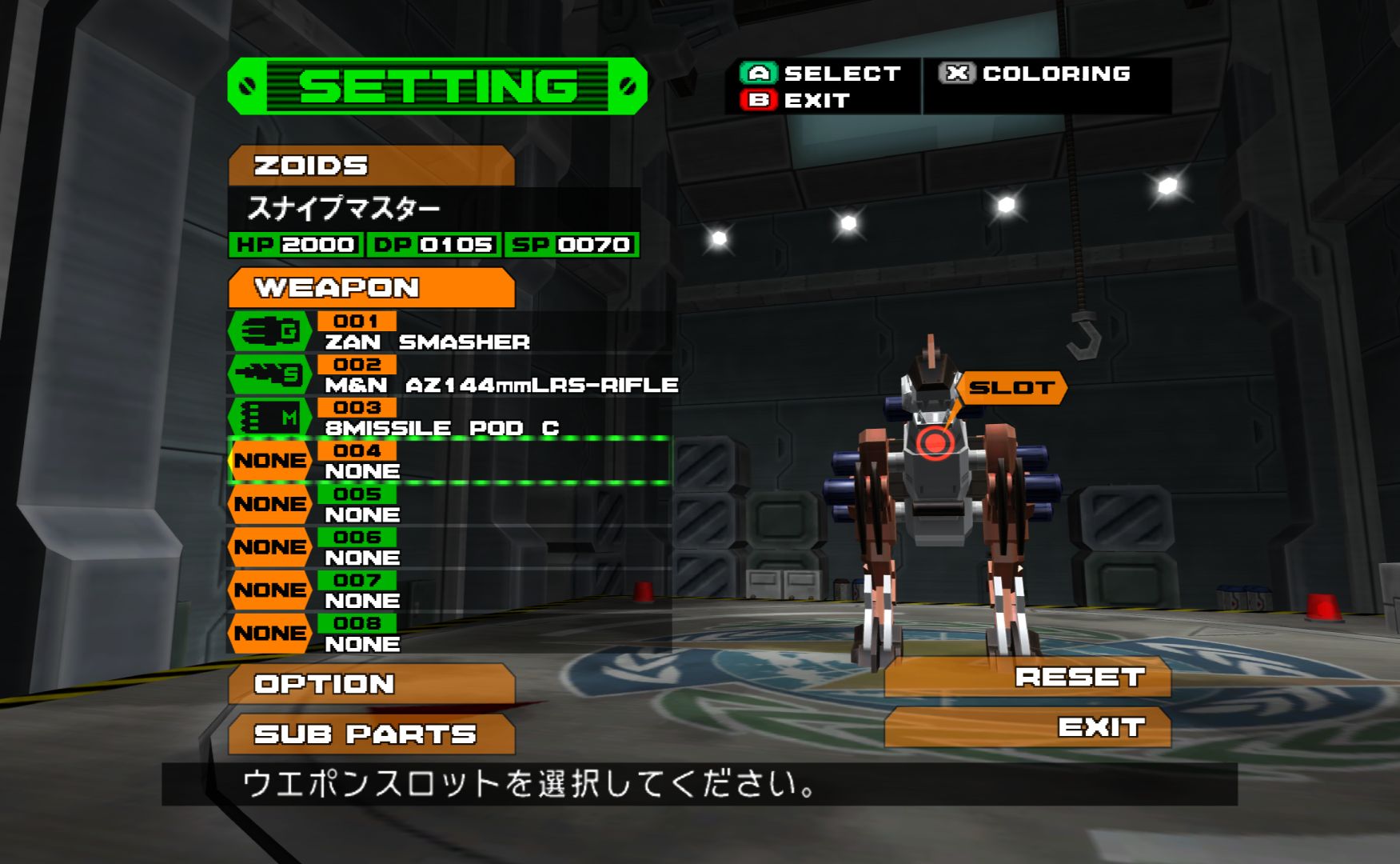Click the RESET button
This screenshot has width=1400, height=864.
1027,678
